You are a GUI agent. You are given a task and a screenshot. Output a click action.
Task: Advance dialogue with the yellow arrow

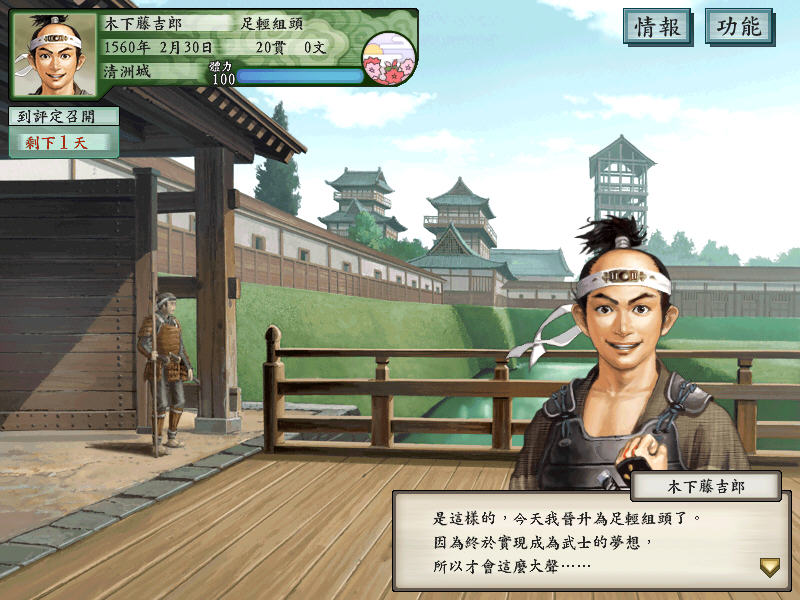point(769,567)
